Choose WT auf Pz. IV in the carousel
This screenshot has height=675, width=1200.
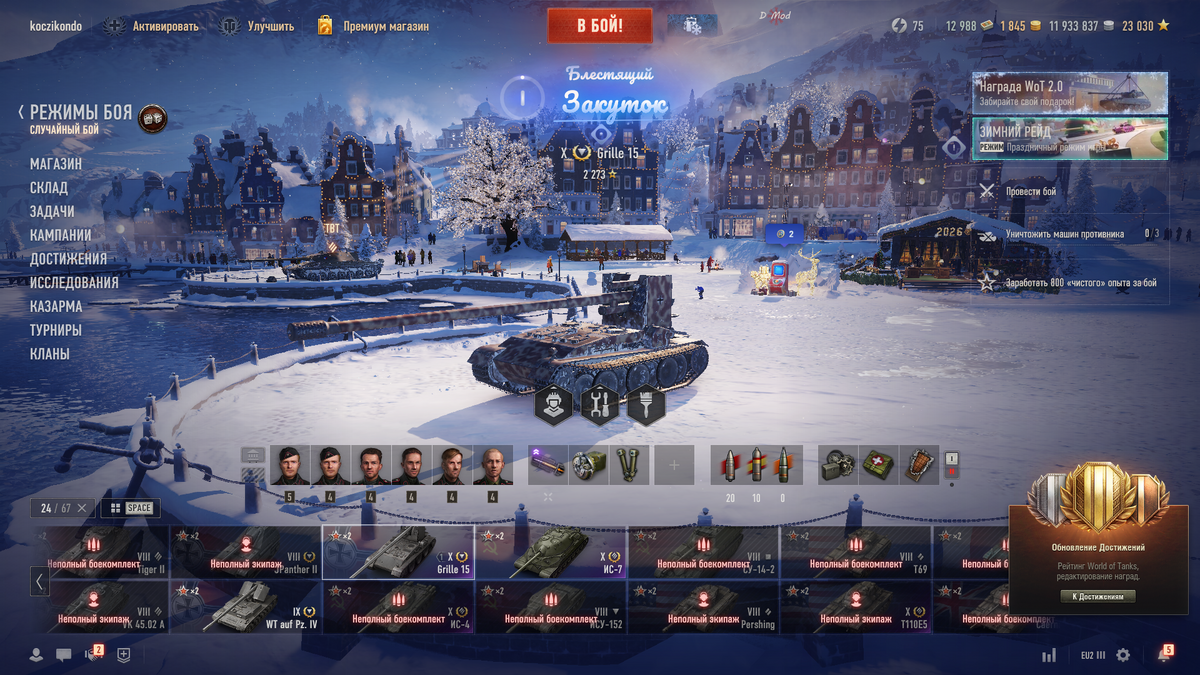point(245,607)
